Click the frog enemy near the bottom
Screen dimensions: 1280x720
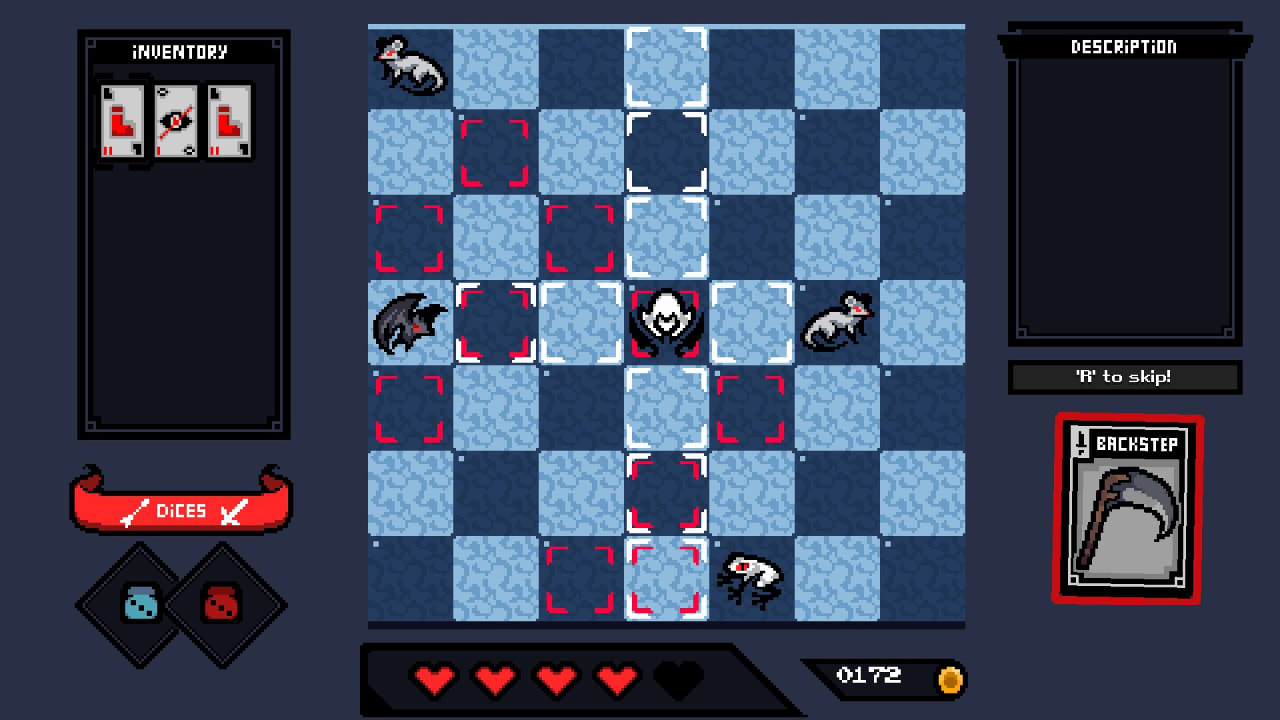pos(750,577)
